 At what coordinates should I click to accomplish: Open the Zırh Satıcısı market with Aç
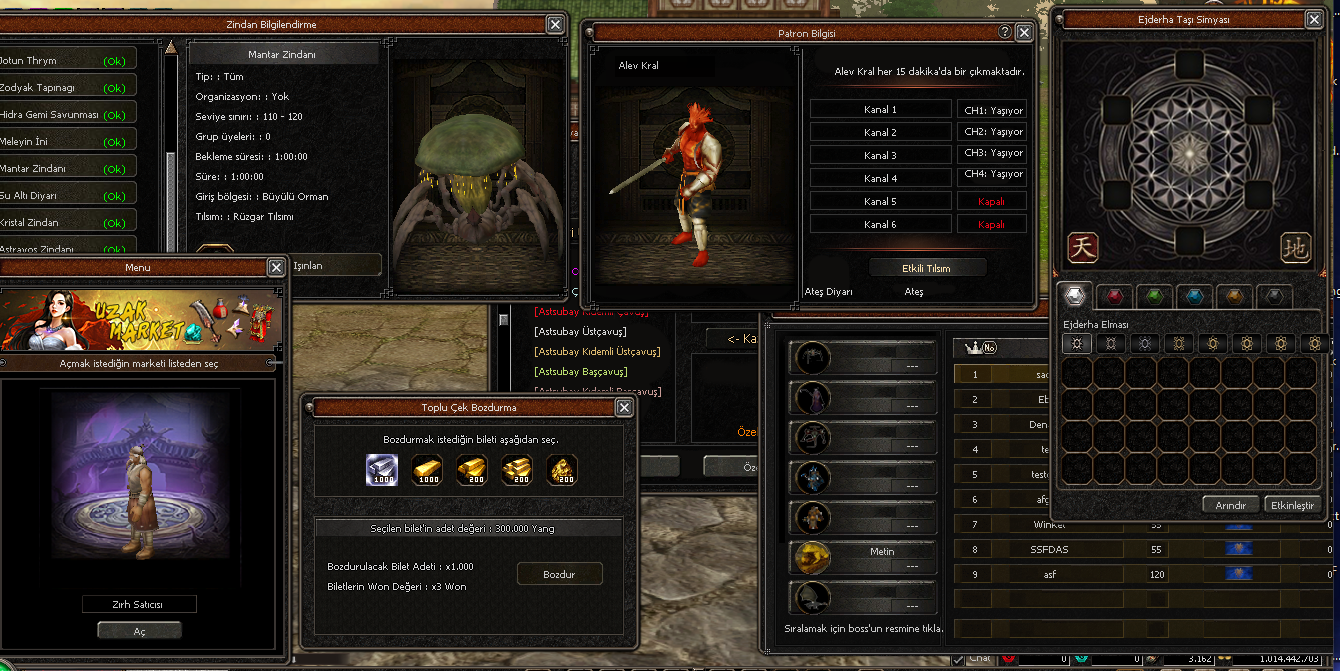click(x=139, y=631)
